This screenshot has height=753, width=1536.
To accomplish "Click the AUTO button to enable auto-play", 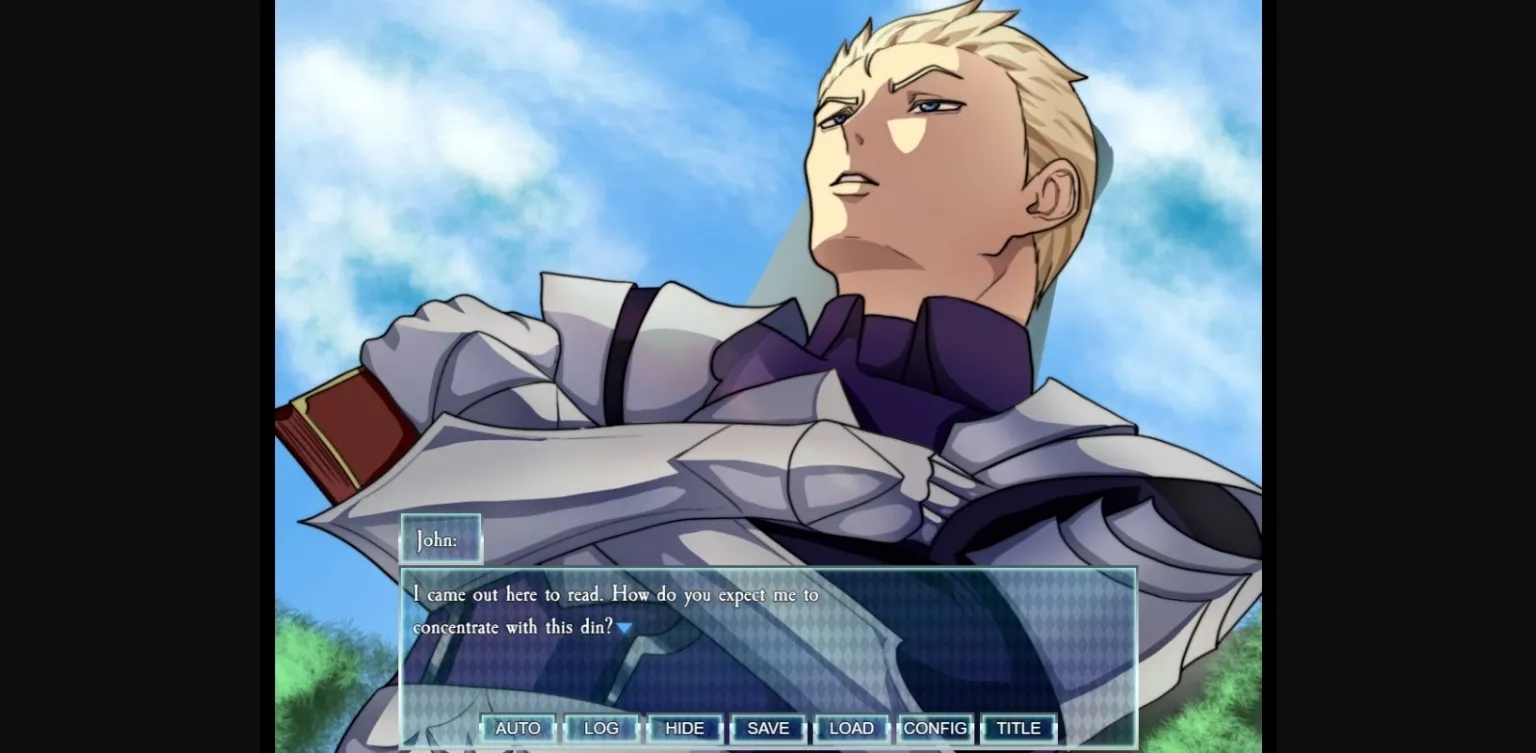I will pyautogui.click(x=518, y=728).
